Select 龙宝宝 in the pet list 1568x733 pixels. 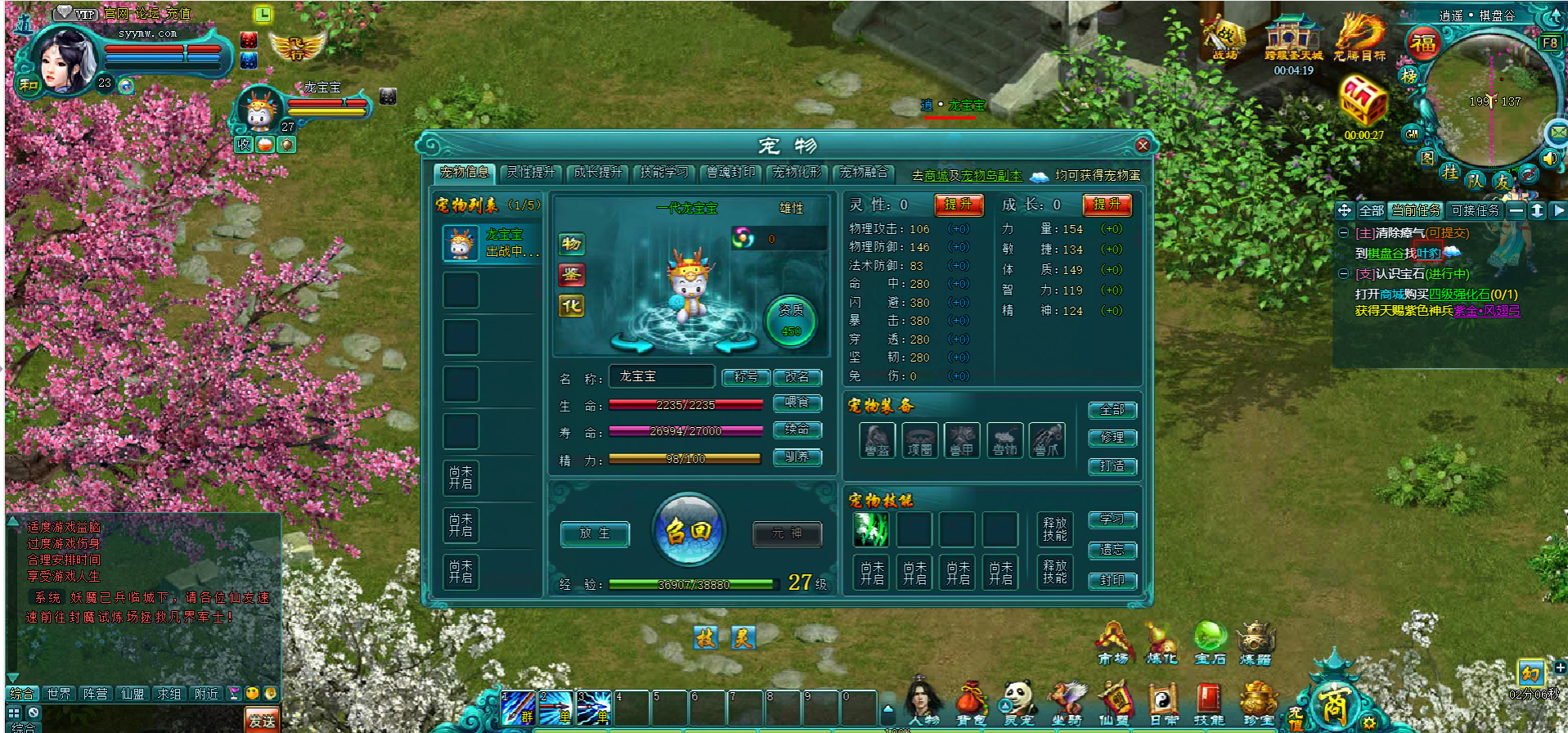pos(491,243)
